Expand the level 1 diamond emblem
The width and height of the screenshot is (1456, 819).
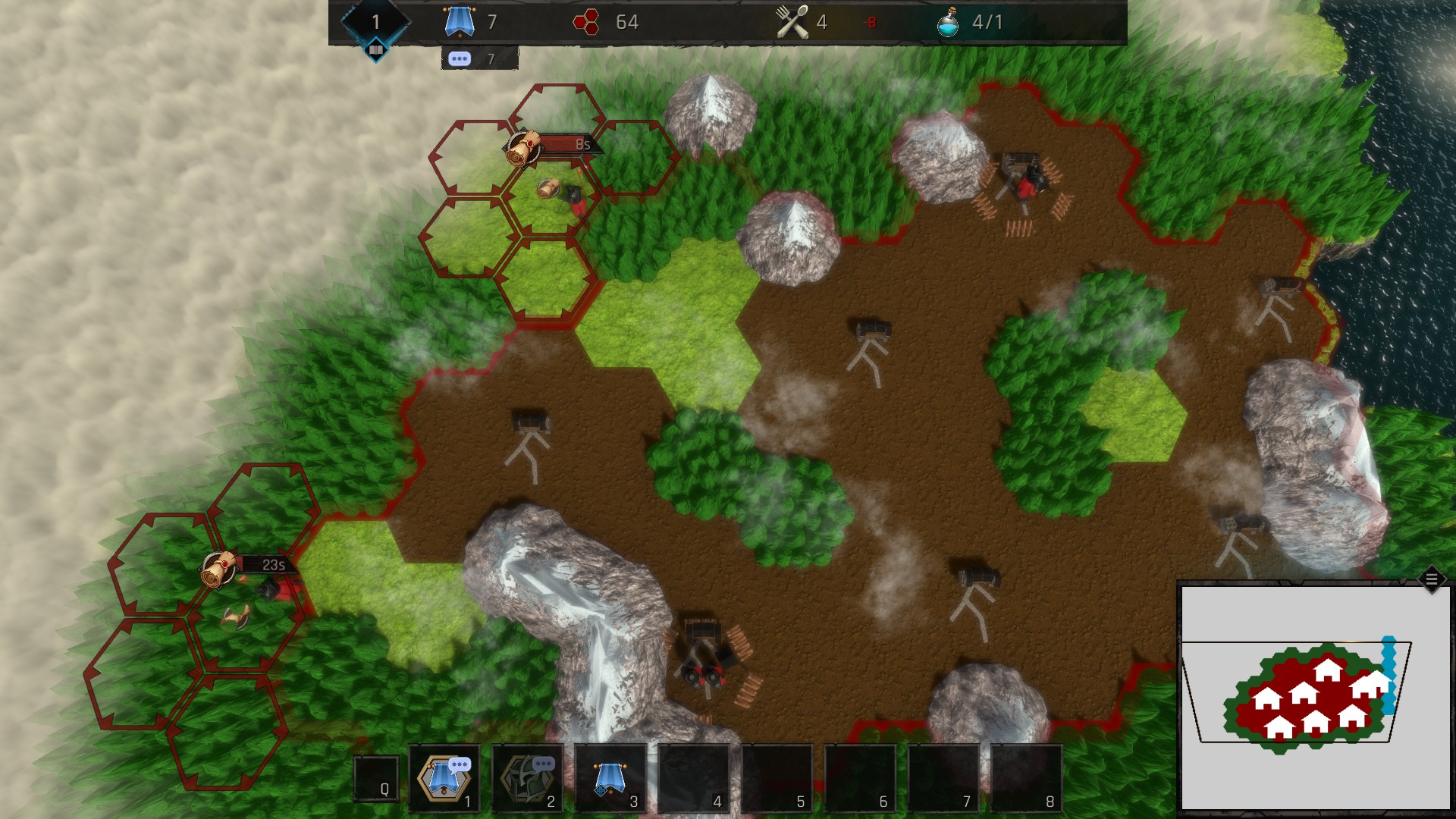pos(375,20)
